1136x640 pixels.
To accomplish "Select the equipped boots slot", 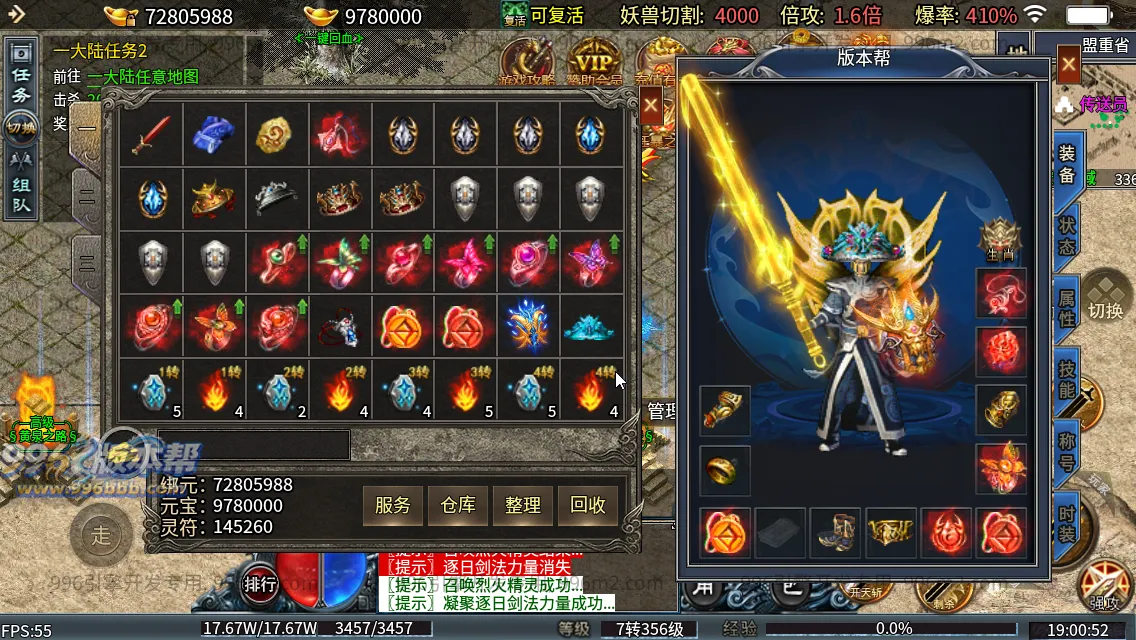I will click(x=835, y=533).
